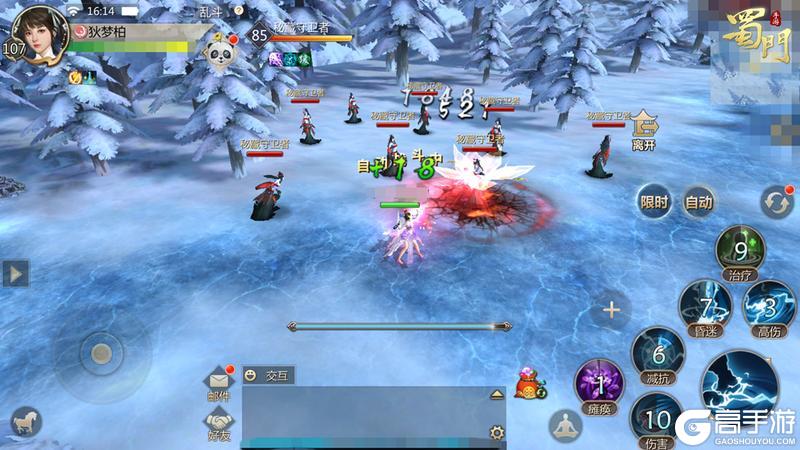Viewport: 800px width, 450px height.
Task: Select the meditation pose icon
Action: 565,425
